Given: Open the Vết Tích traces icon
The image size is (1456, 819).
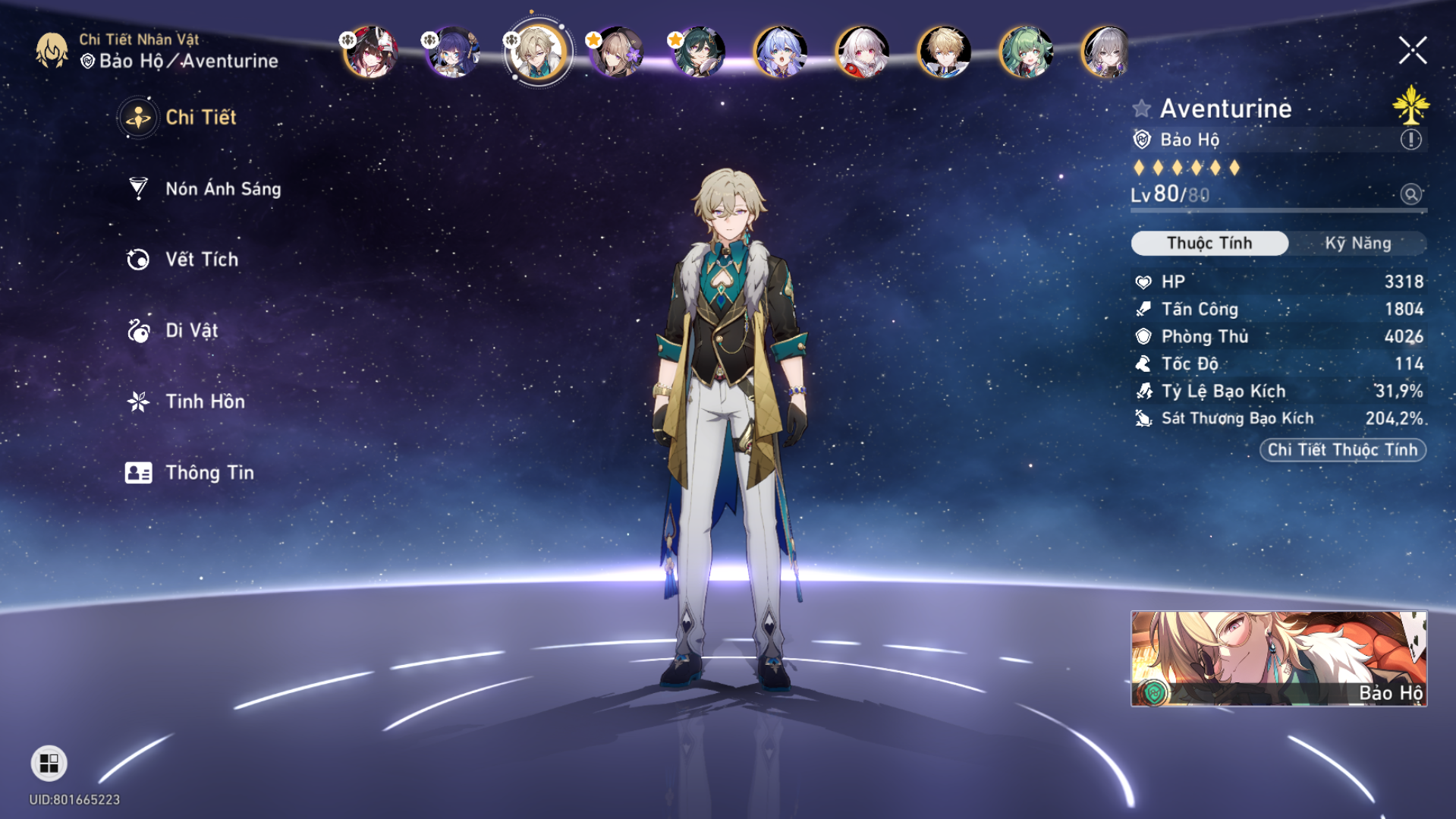Looking at the screenshot, I should [x=137, y=259].
